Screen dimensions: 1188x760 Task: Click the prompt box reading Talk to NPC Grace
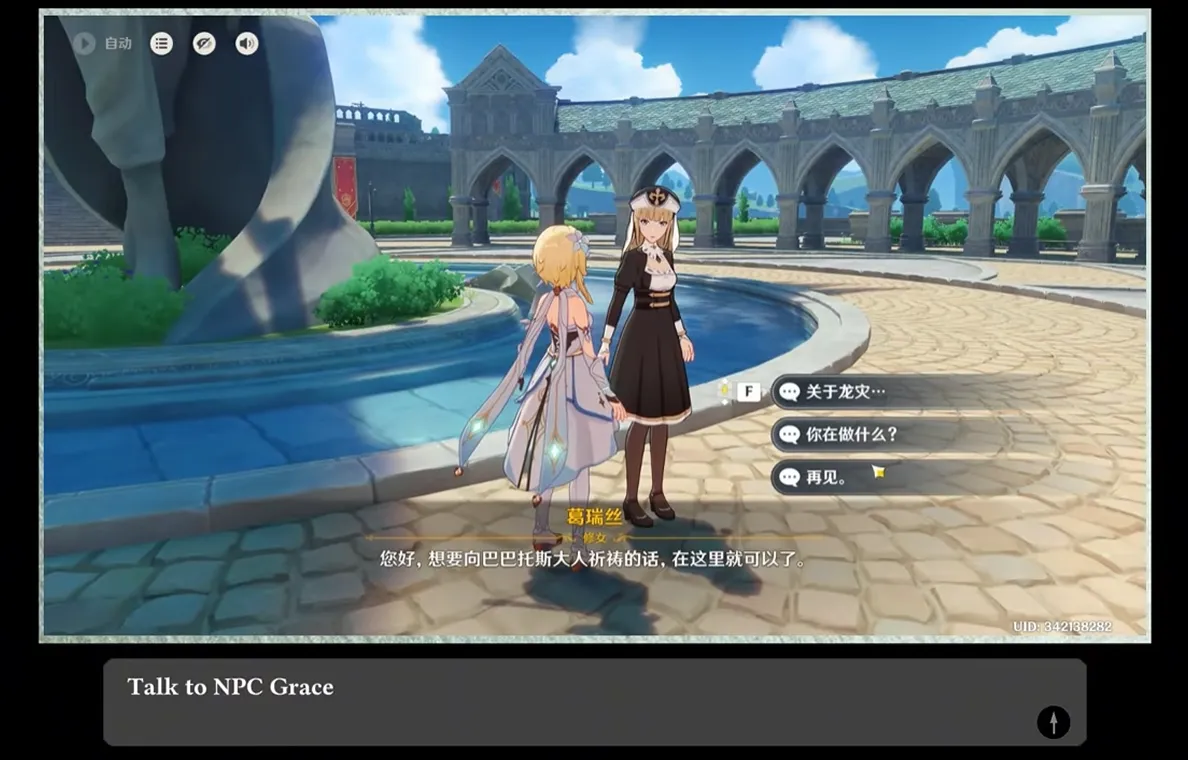pyautogui.click(x=560, y=700)
